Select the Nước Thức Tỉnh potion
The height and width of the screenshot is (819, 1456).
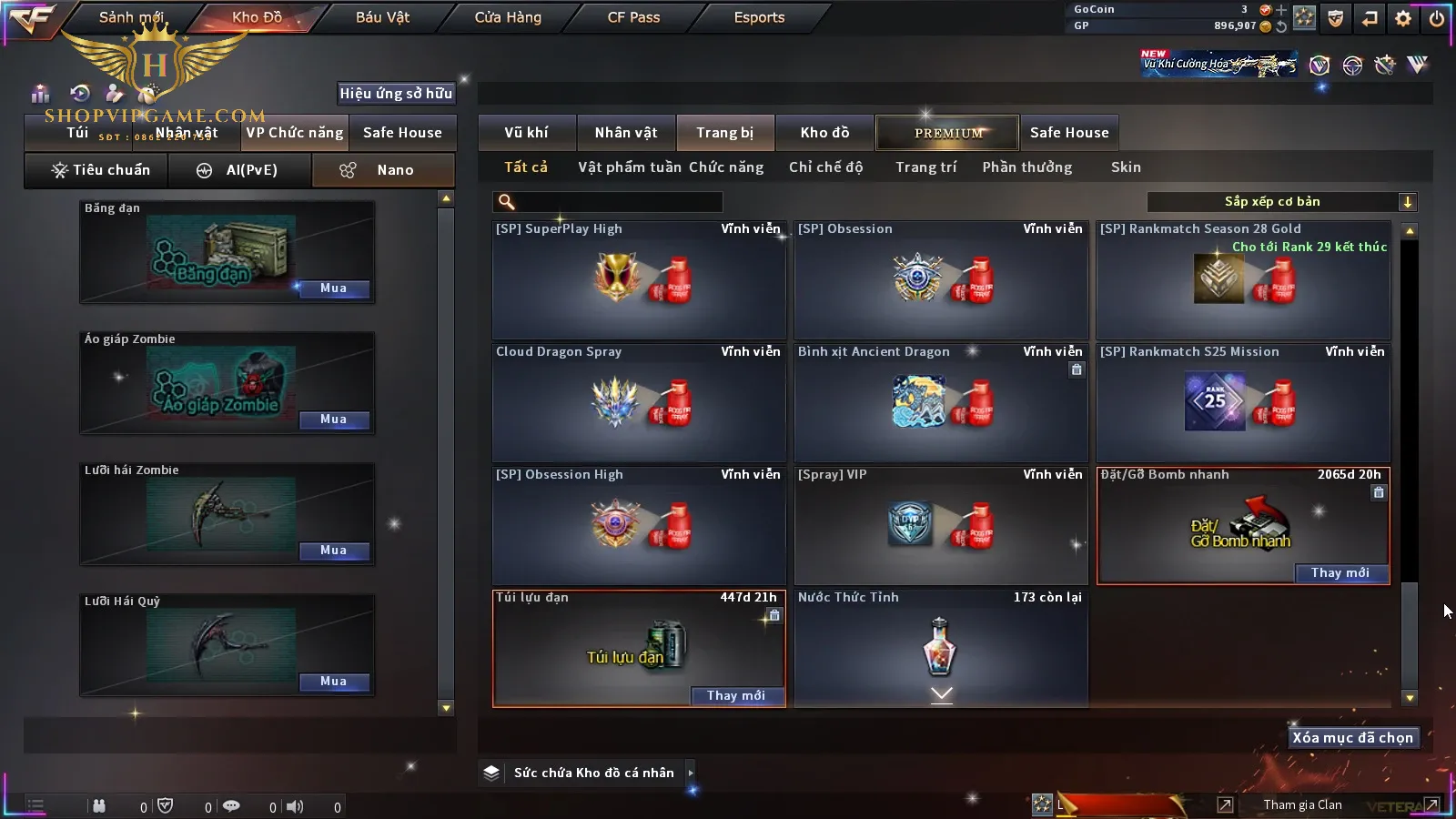click(940, 648)
